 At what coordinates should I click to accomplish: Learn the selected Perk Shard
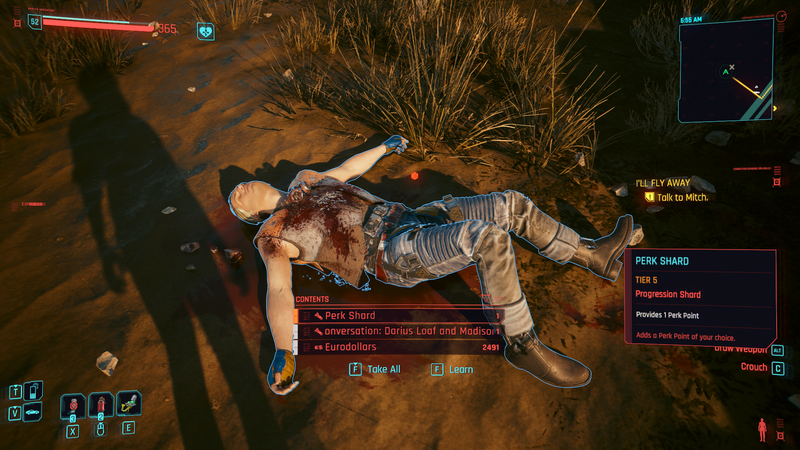point(453,369)
